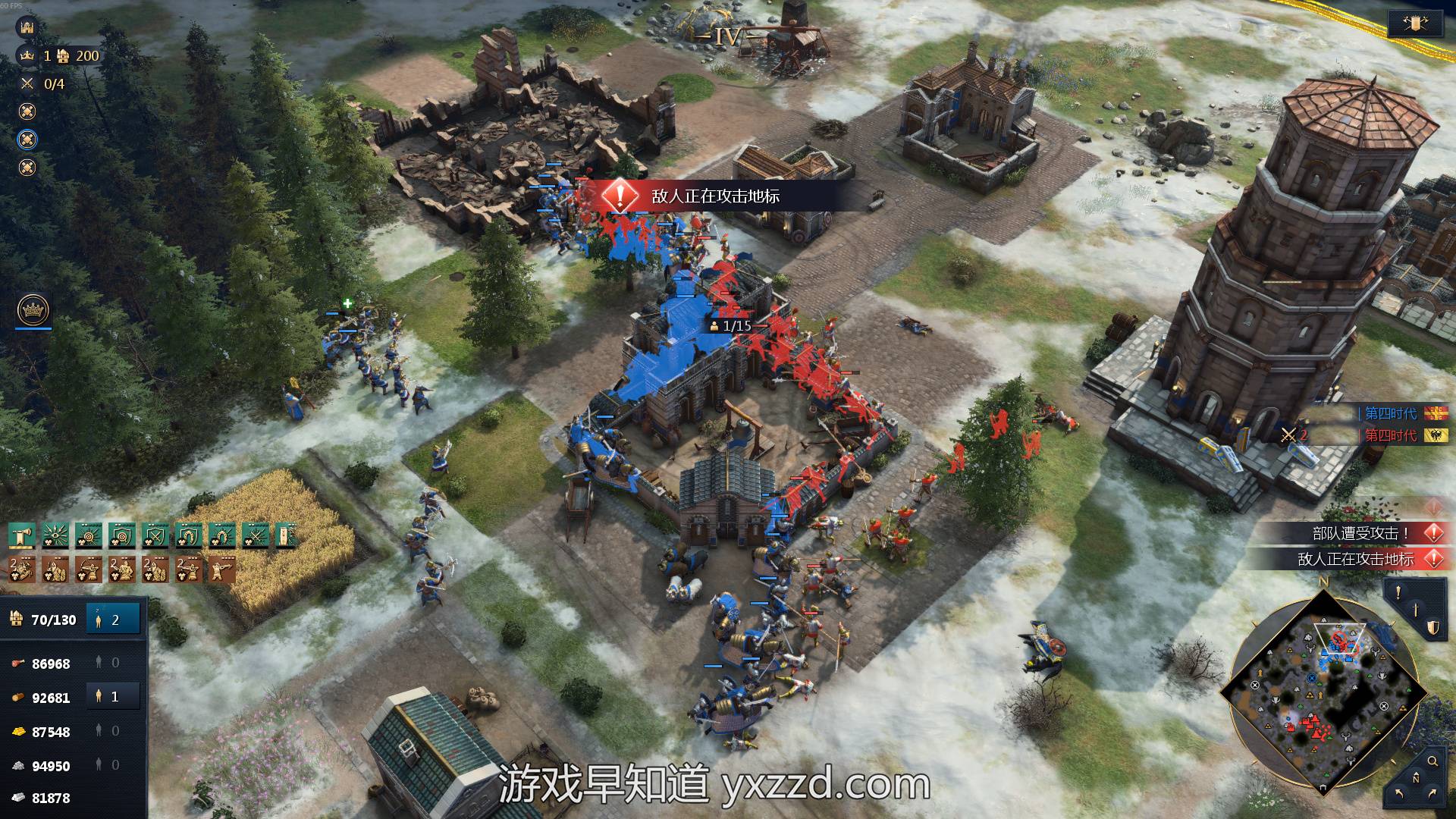Rotate the camera using the right arrow button
This screenshot has height=819, width=1456.
tap(1432, 794)
